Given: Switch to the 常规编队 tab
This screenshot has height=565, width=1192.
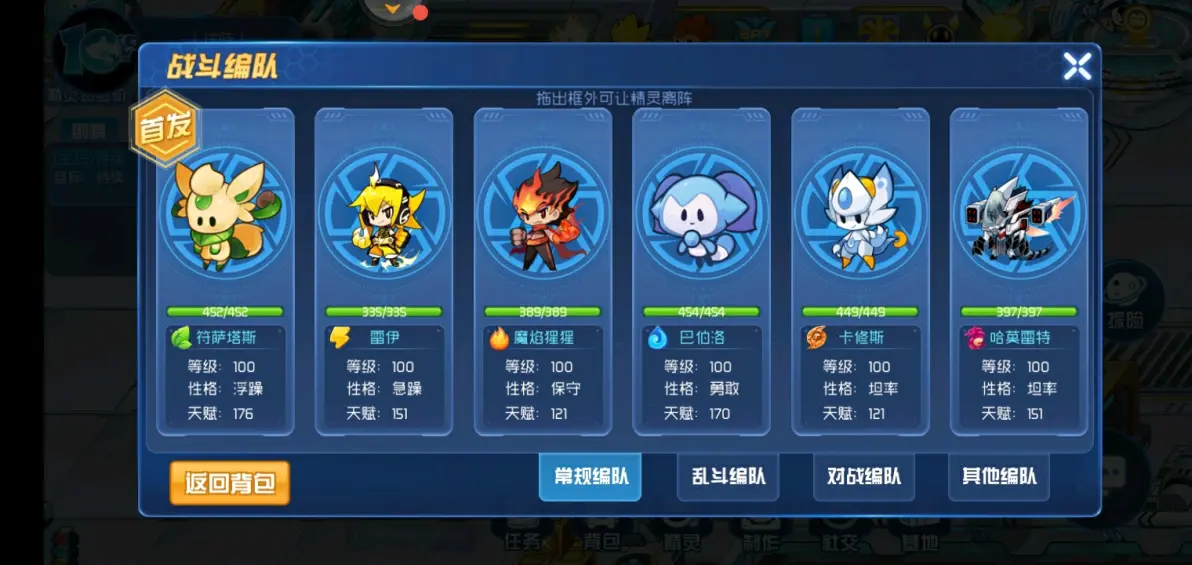Looking at the screenshot, I should tap(591, 477).
